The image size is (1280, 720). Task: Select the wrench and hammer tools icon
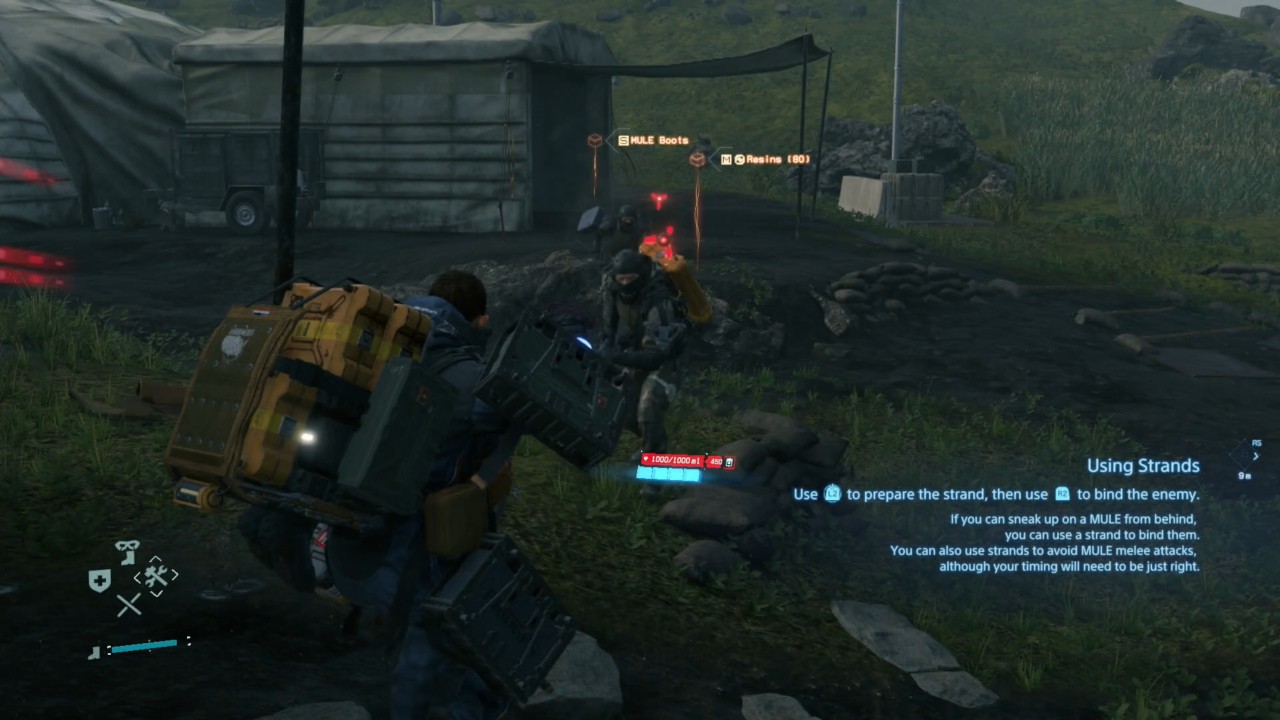point(155,575)
